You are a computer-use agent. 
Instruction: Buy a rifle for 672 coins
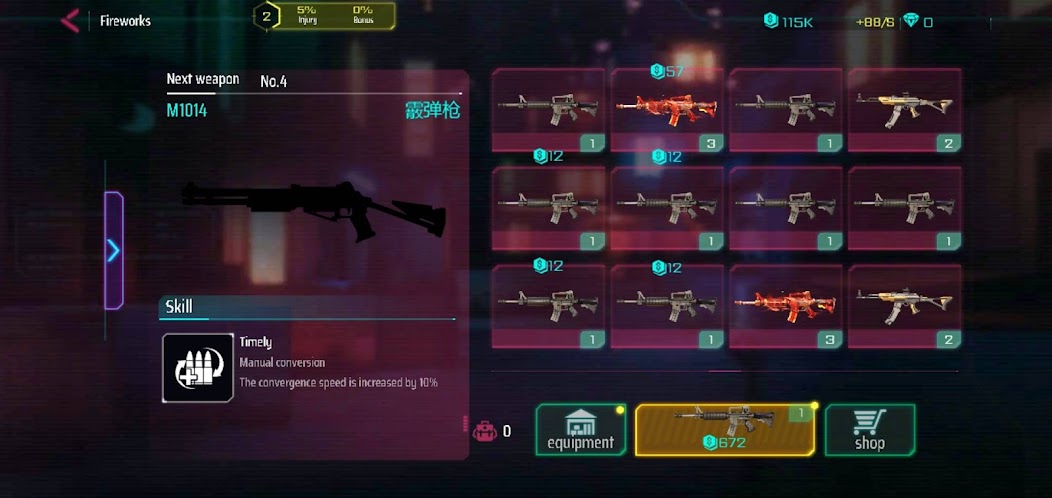[725, 430]
